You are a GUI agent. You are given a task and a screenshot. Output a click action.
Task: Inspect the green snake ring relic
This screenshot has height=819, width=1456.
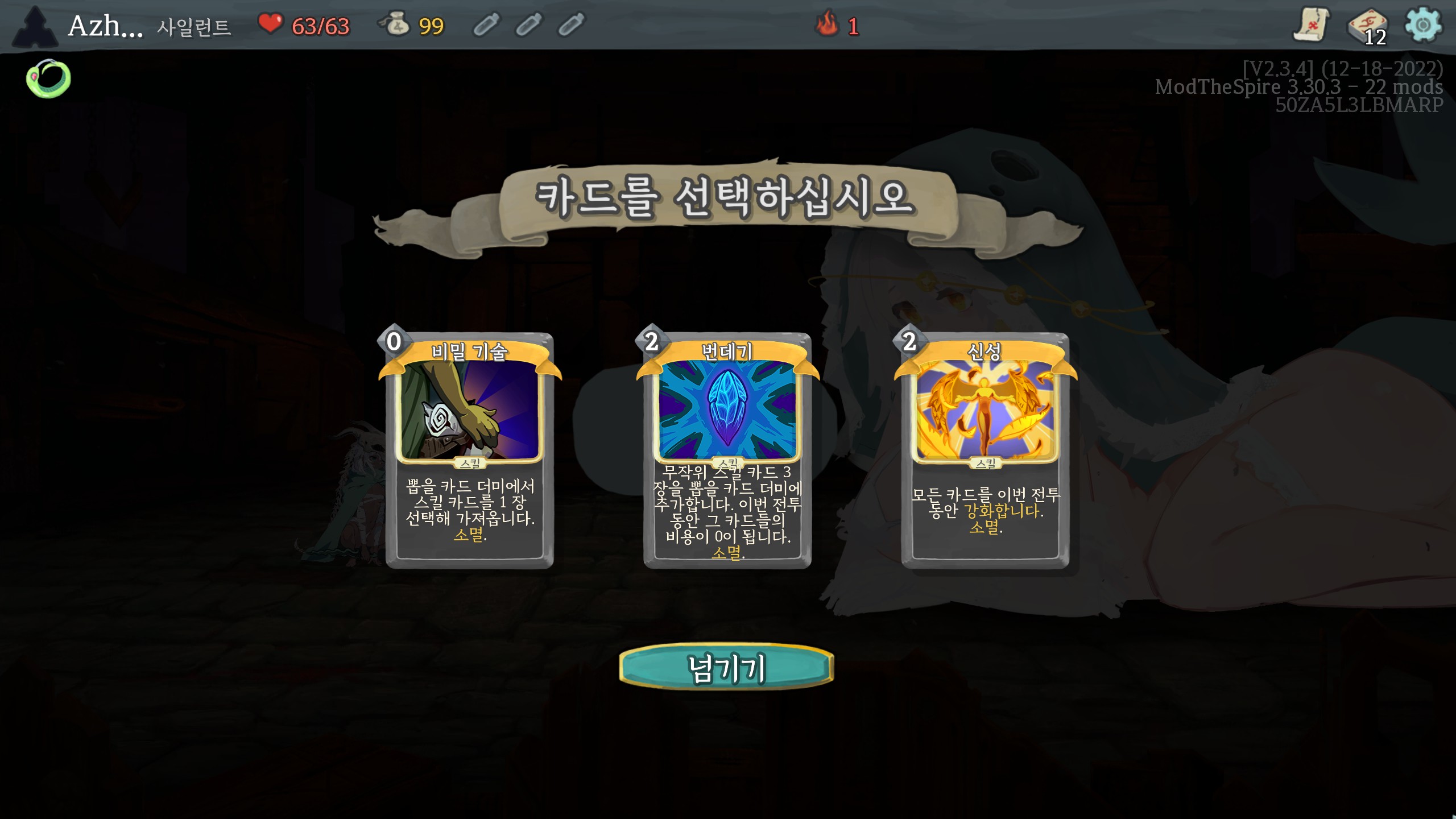tap(48, 78)
